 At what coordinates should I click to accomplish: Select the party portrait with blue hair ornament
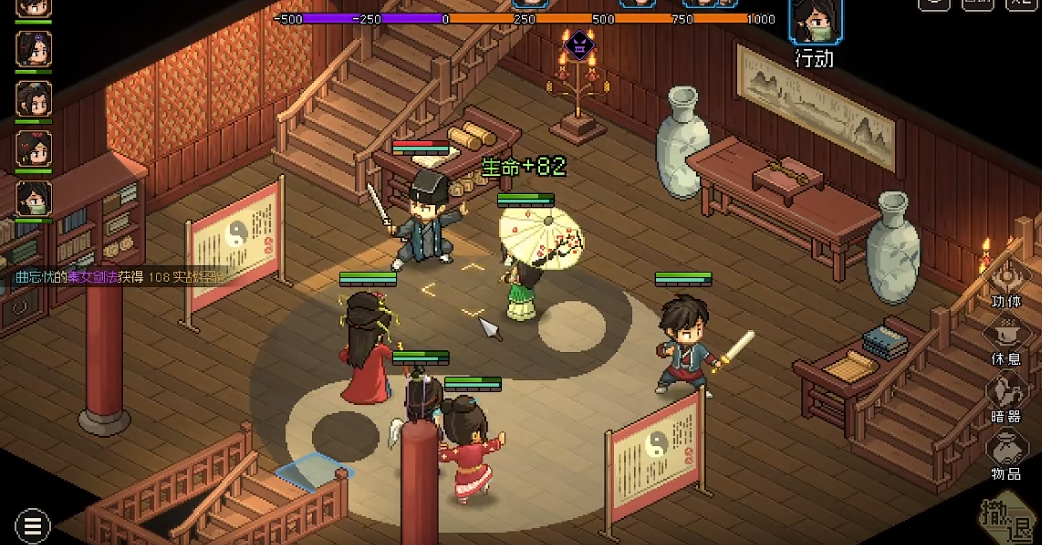coord(34,98)
